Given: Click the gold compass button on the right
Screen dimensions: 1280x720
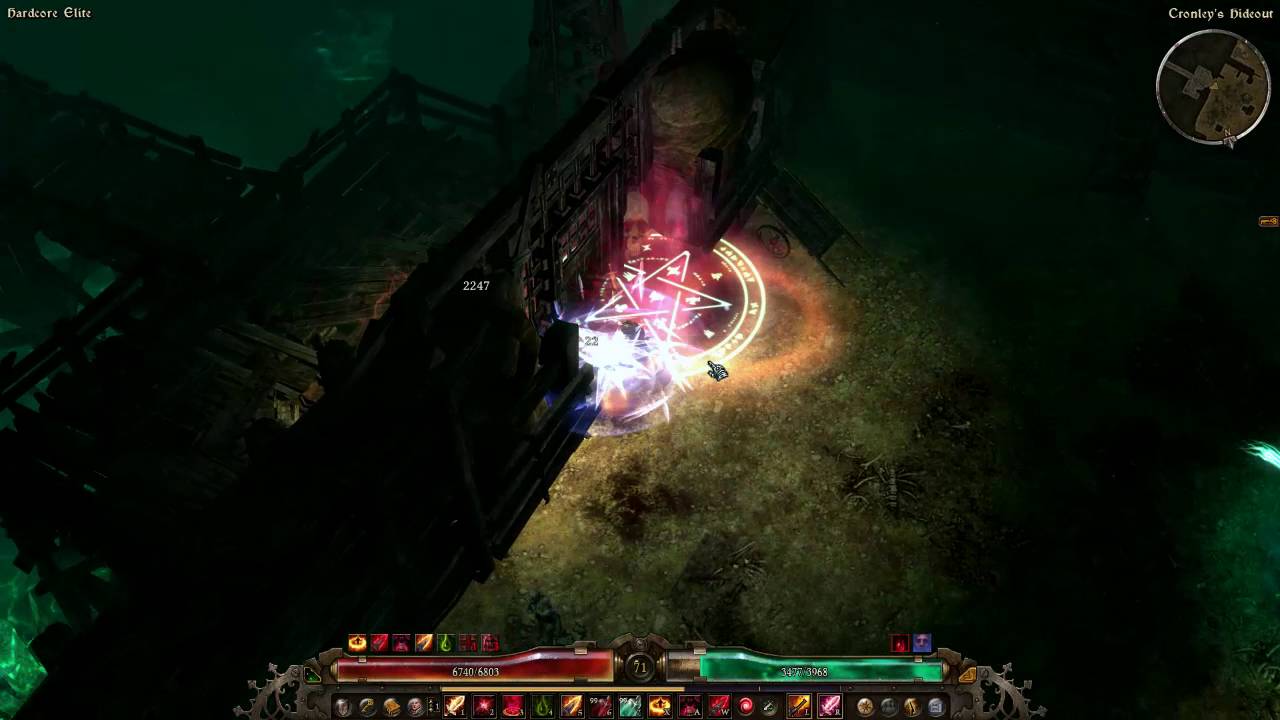Looking at the screenshot, I should click(864, 707).
